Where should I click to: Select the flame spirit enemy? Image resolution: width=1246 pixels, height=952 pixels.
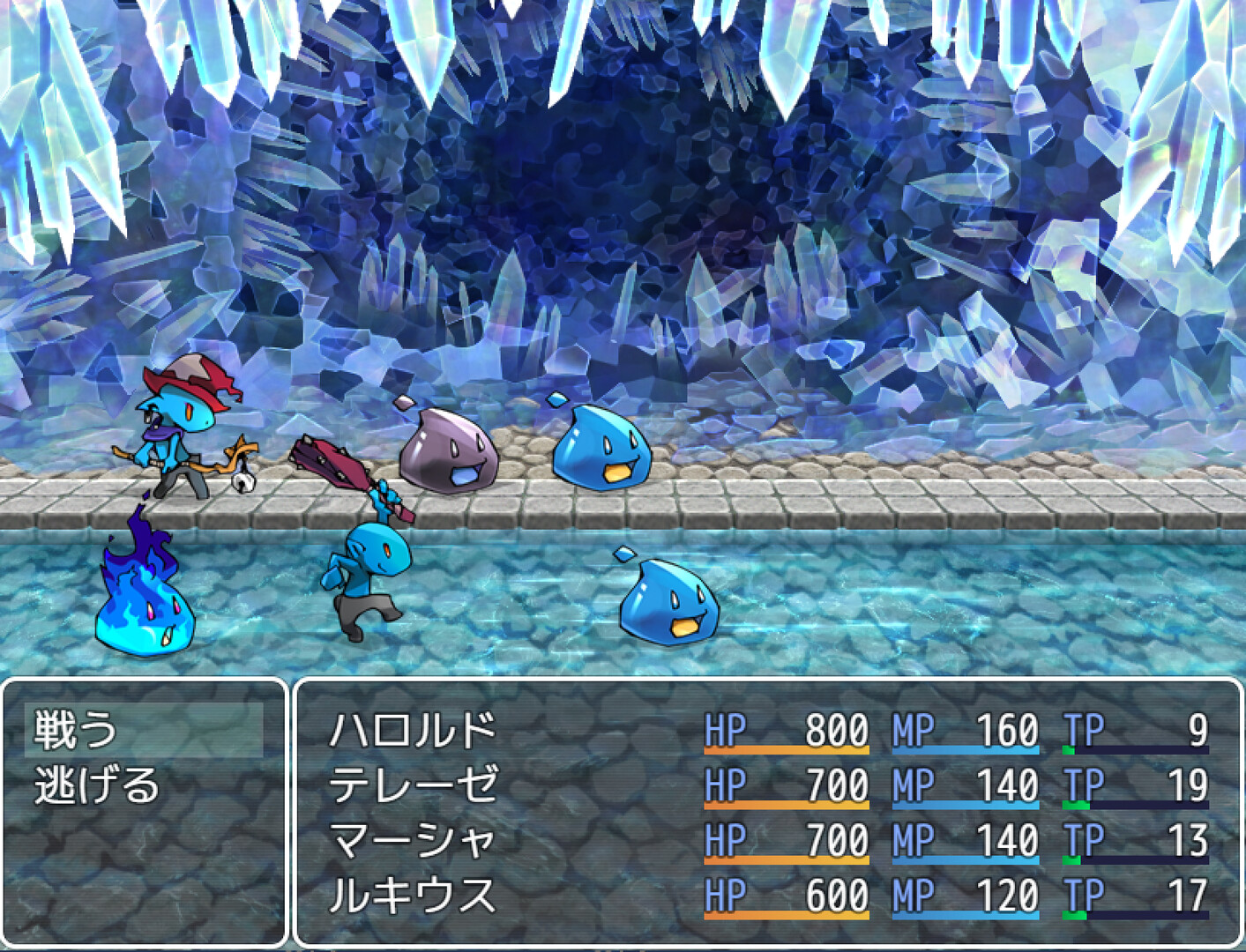(x=145, y=591)
